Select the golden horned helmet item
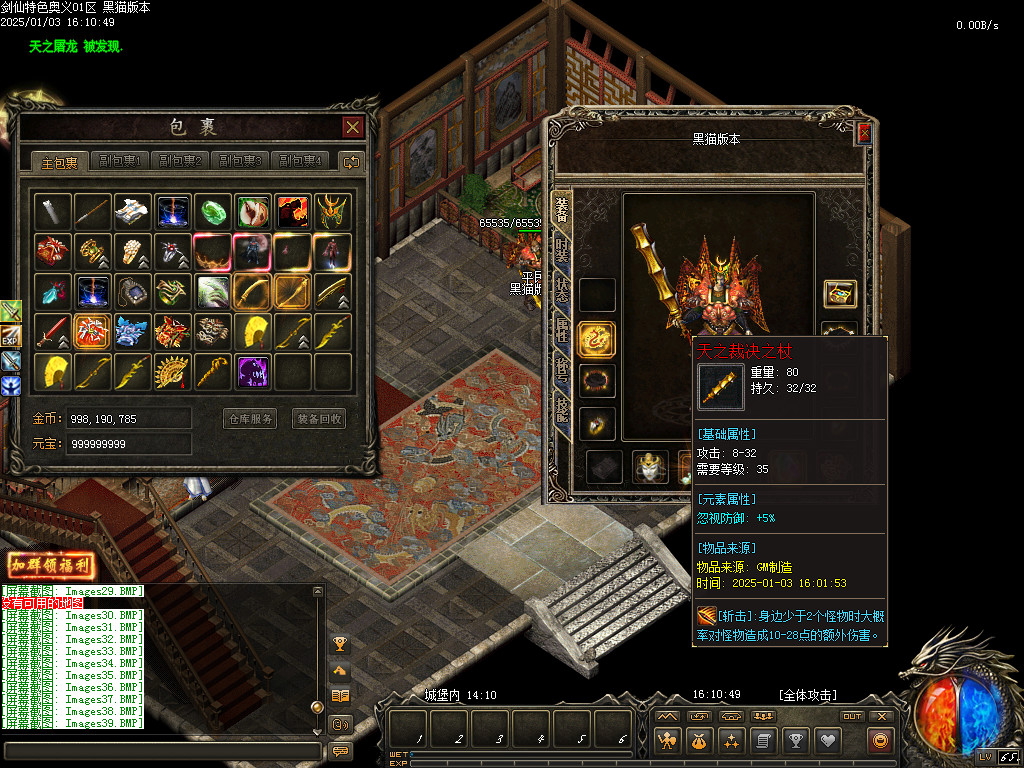The height and width of the screenshot is (768, 1024). pos(333,212)
